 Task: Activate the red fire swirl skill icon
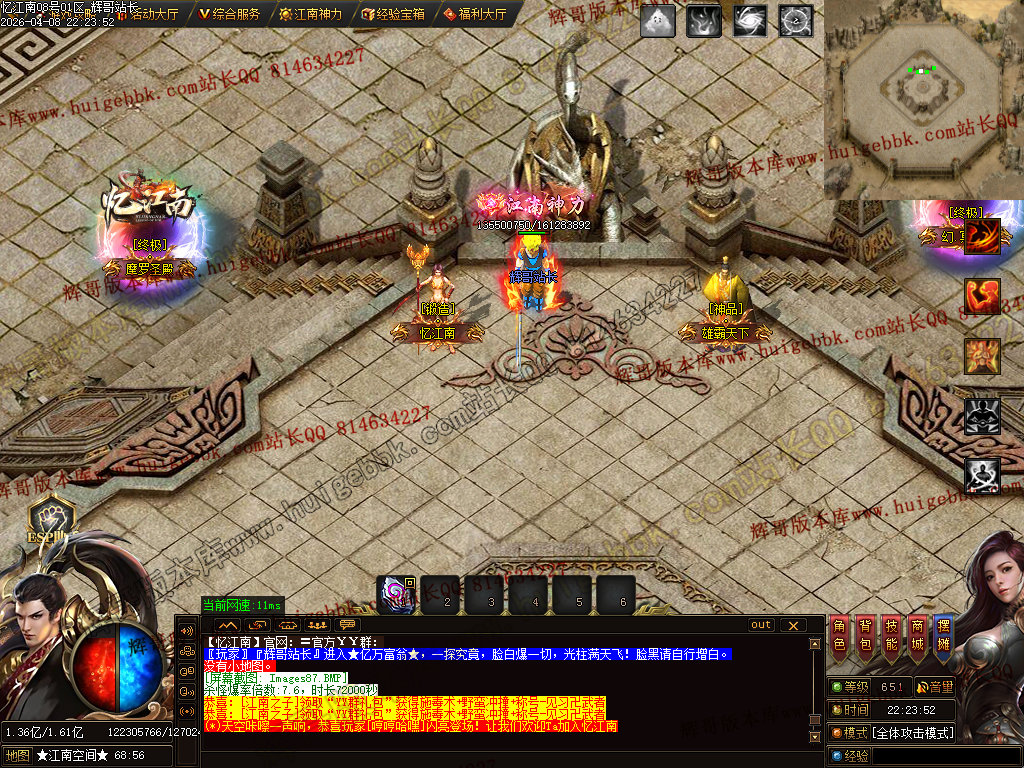[982, 238]
